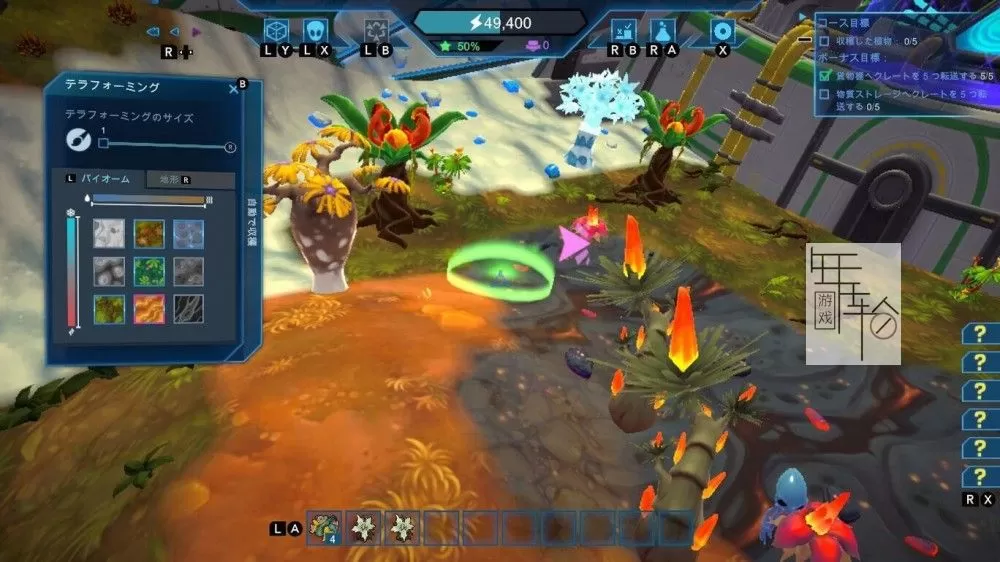Click the recycle arrows icon

pyautogui.click(x=376, y=30)
